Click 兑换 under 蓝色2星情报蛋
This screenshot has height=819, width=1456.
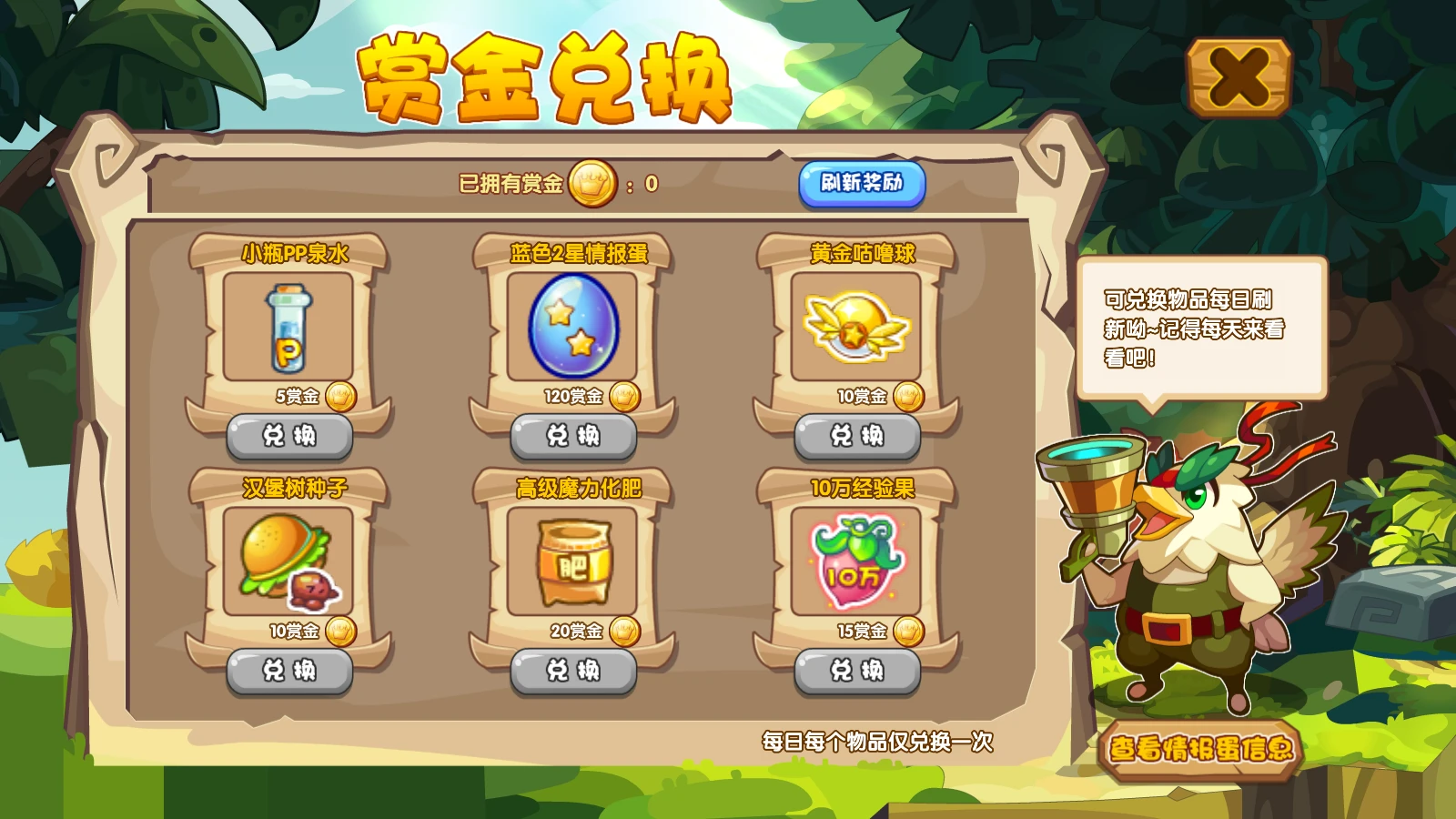573,436
